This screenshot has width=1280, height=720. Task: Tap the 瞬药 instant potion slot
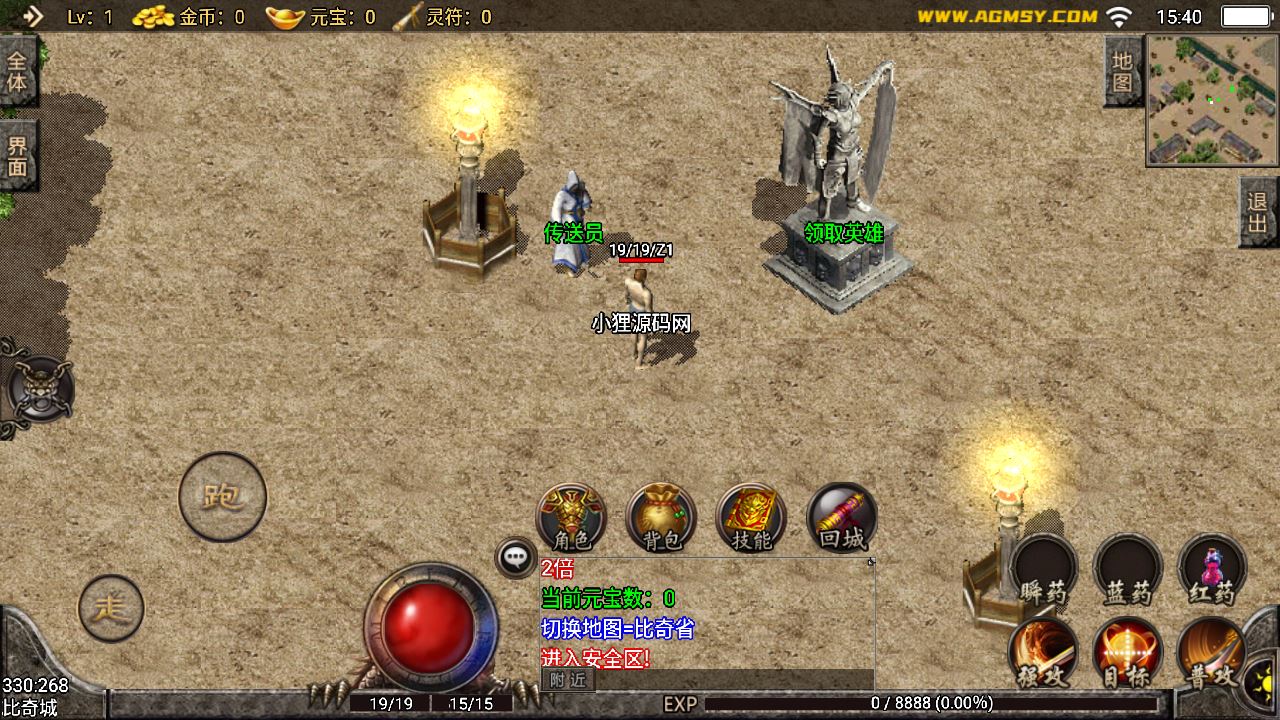[1044, 569]
